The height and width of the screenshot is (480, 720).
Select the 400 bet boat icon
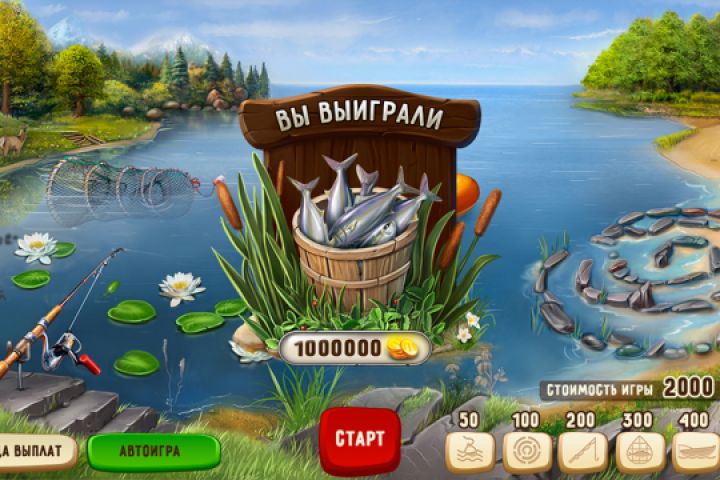694,451
